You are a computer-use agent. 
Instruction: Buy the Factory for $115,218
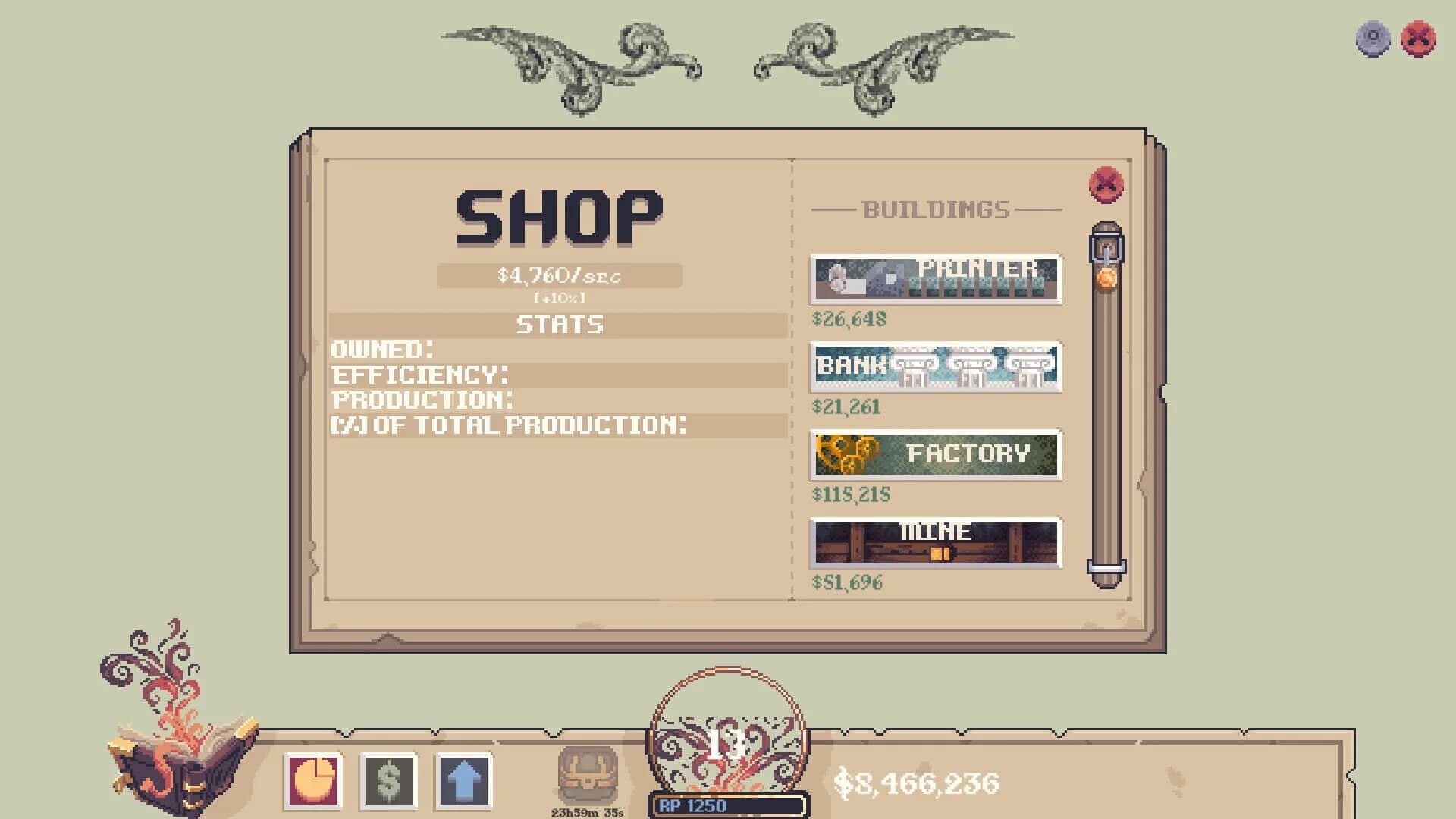coord(935,455)
